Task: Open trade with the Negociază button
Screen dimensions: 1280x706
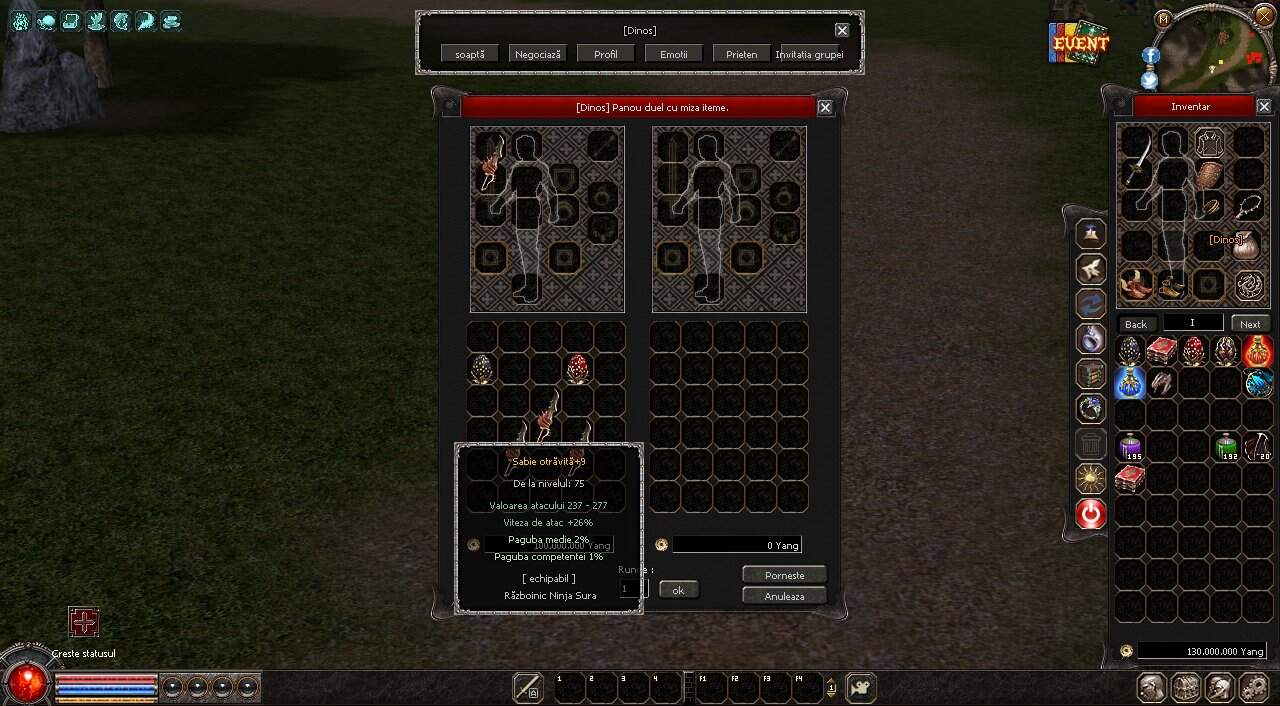Action: pos(538,54)
